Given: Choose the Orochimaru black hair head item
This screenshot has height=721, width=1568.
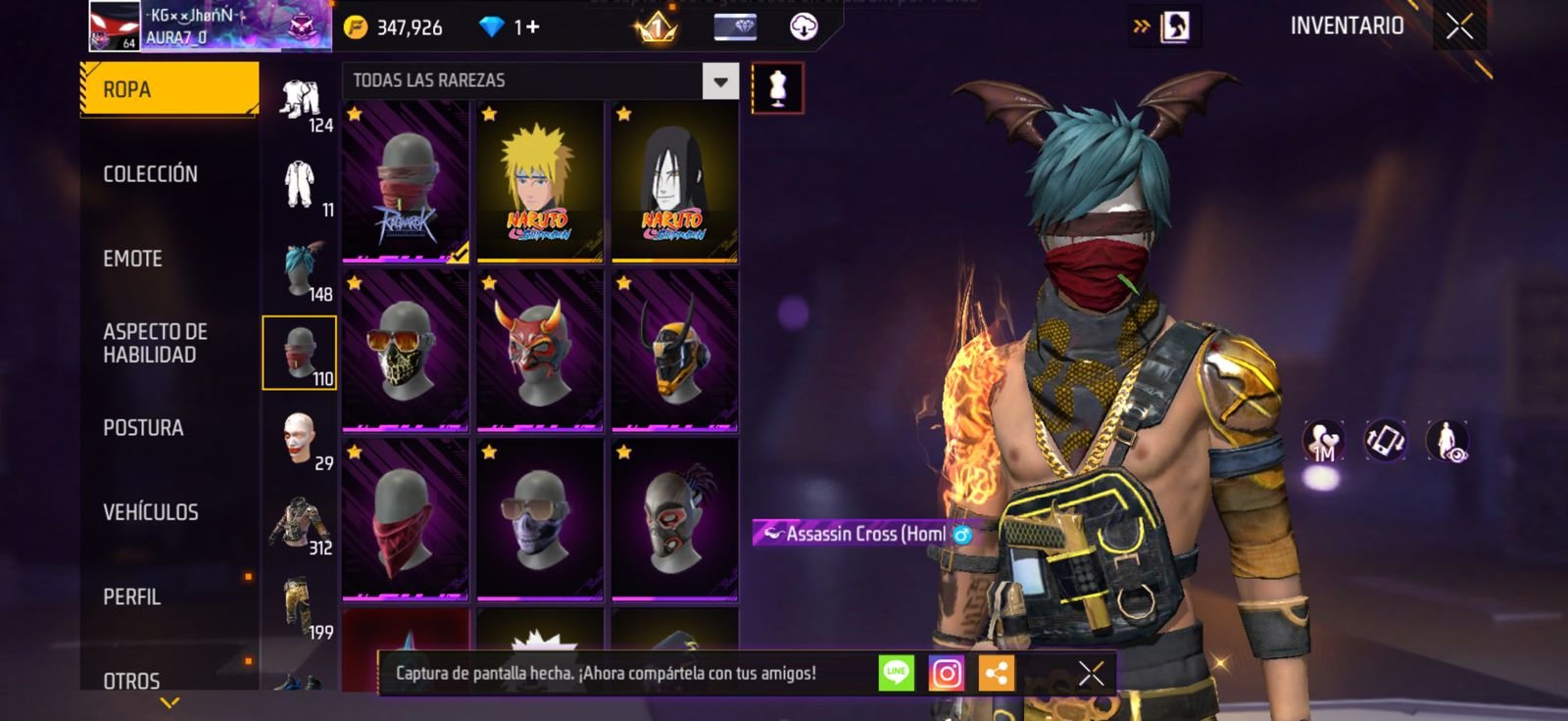Looking at the screenshot, I should click(x=674, y=181).
